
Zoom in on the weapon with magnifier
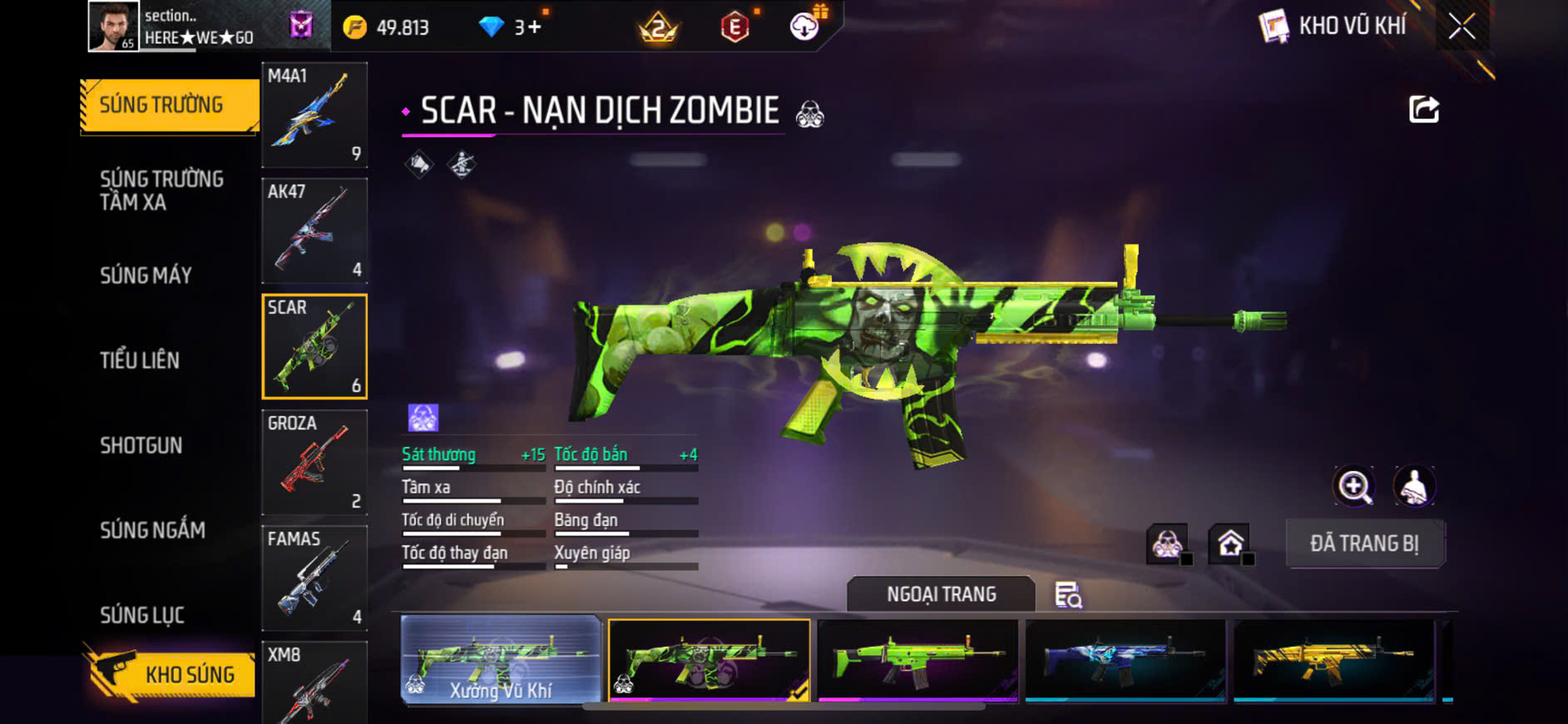[1354, 486]
